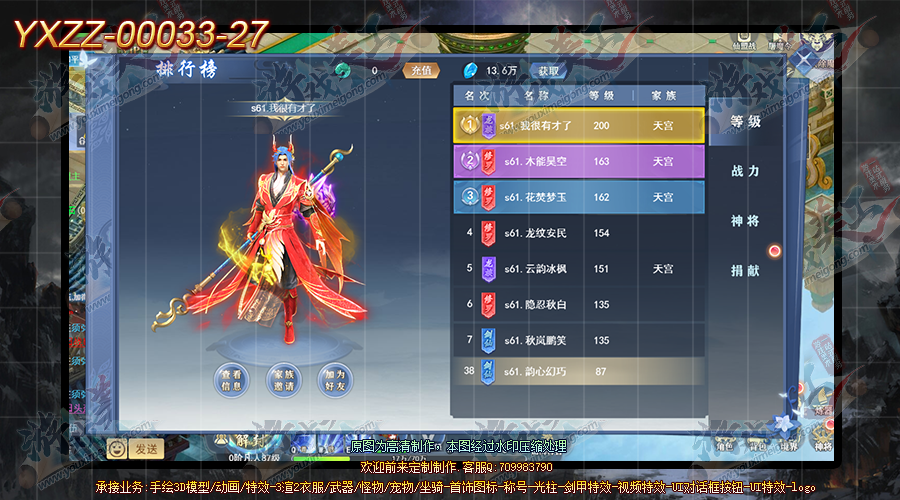Select the rank 38 row 韵心幻巧
900x500 pixels.
(x=579, y=372)
